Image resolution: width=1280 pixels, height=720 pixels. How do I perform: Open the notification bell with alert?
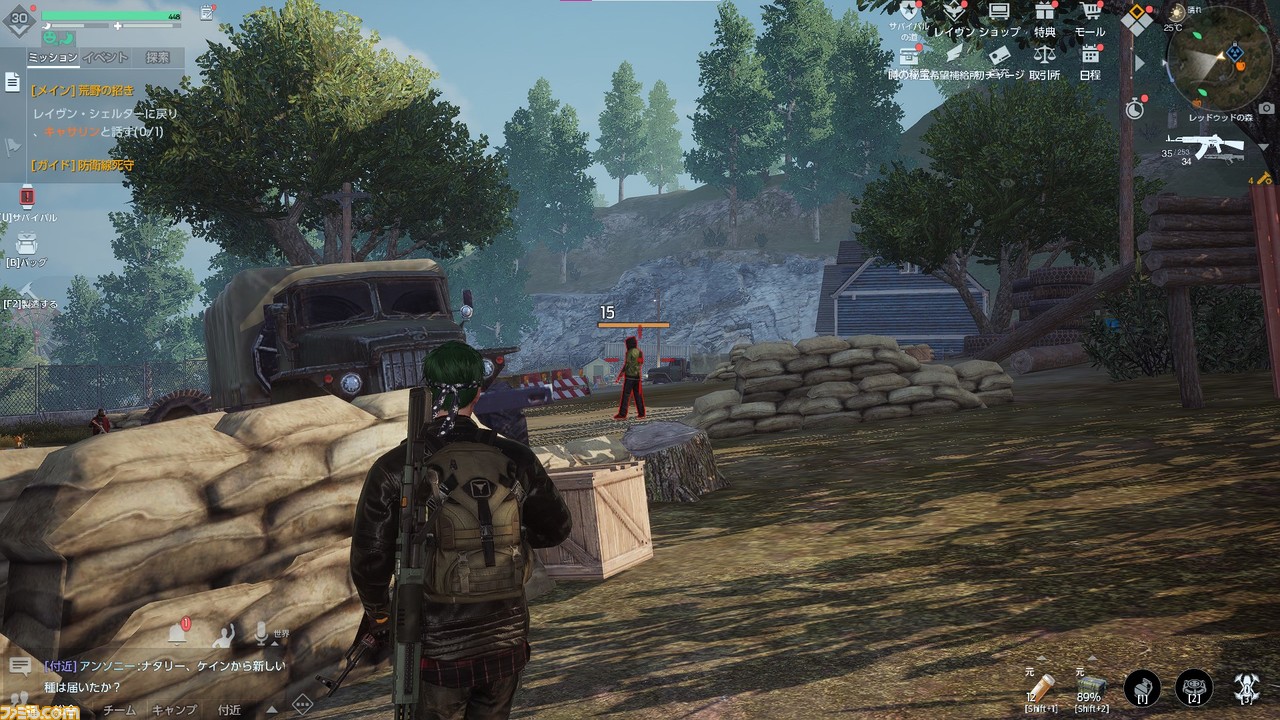pos(178,632)
